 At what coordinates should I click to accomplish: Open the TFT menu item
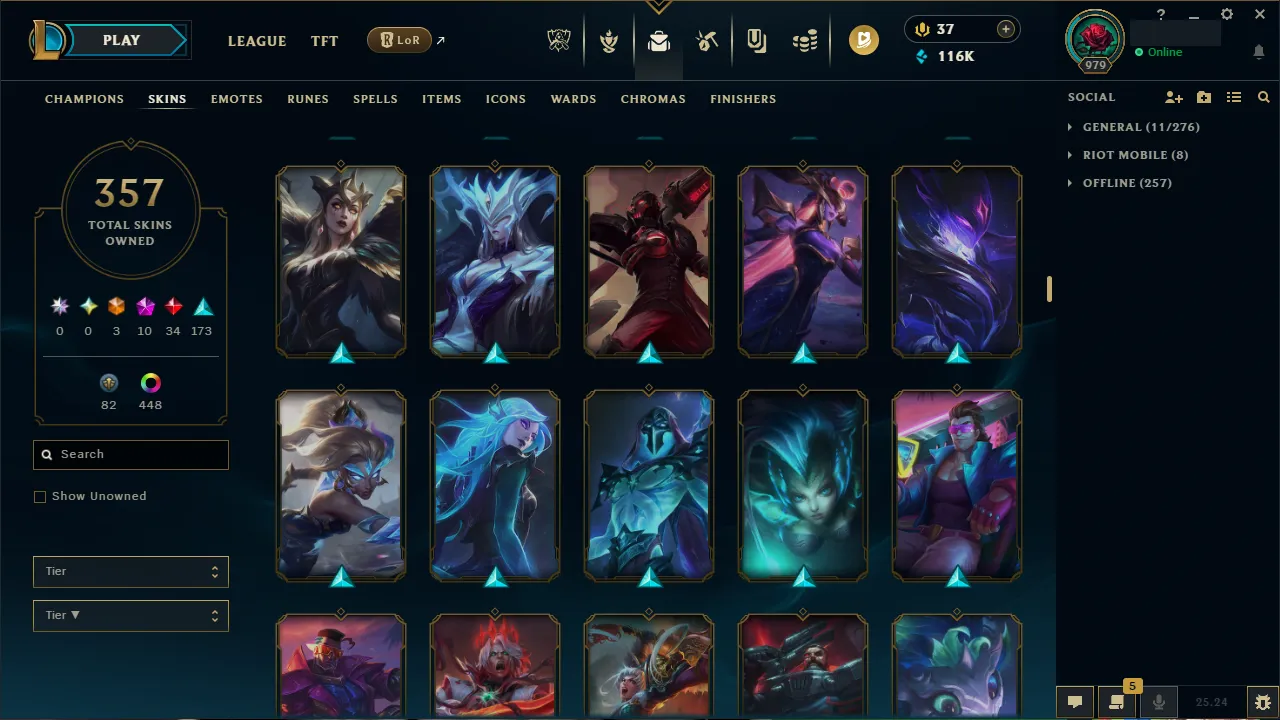[324, 41]
